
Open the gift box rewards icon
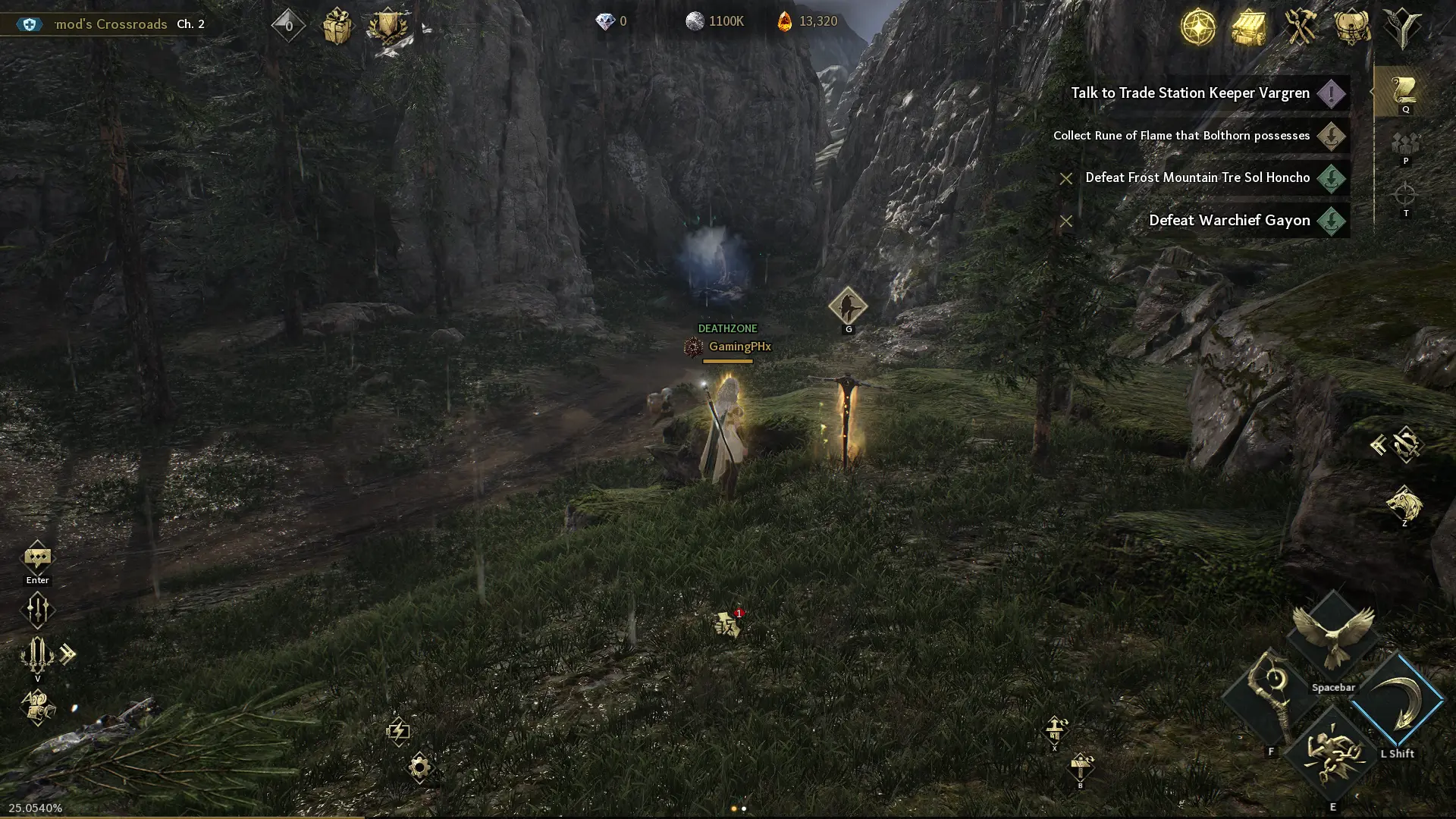pos(337,27)
